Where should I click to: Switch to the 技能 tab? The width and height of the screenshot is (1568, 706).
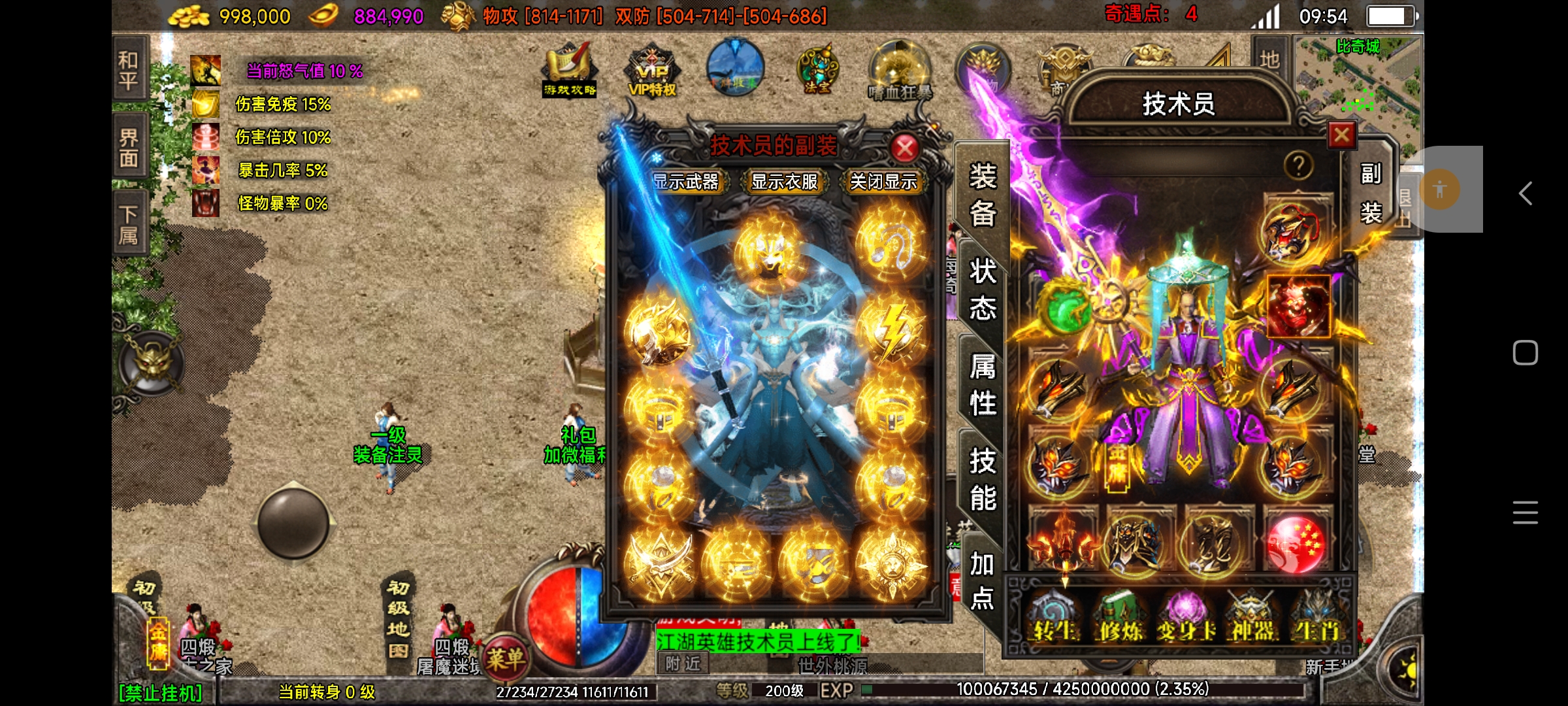coord(982,479)
